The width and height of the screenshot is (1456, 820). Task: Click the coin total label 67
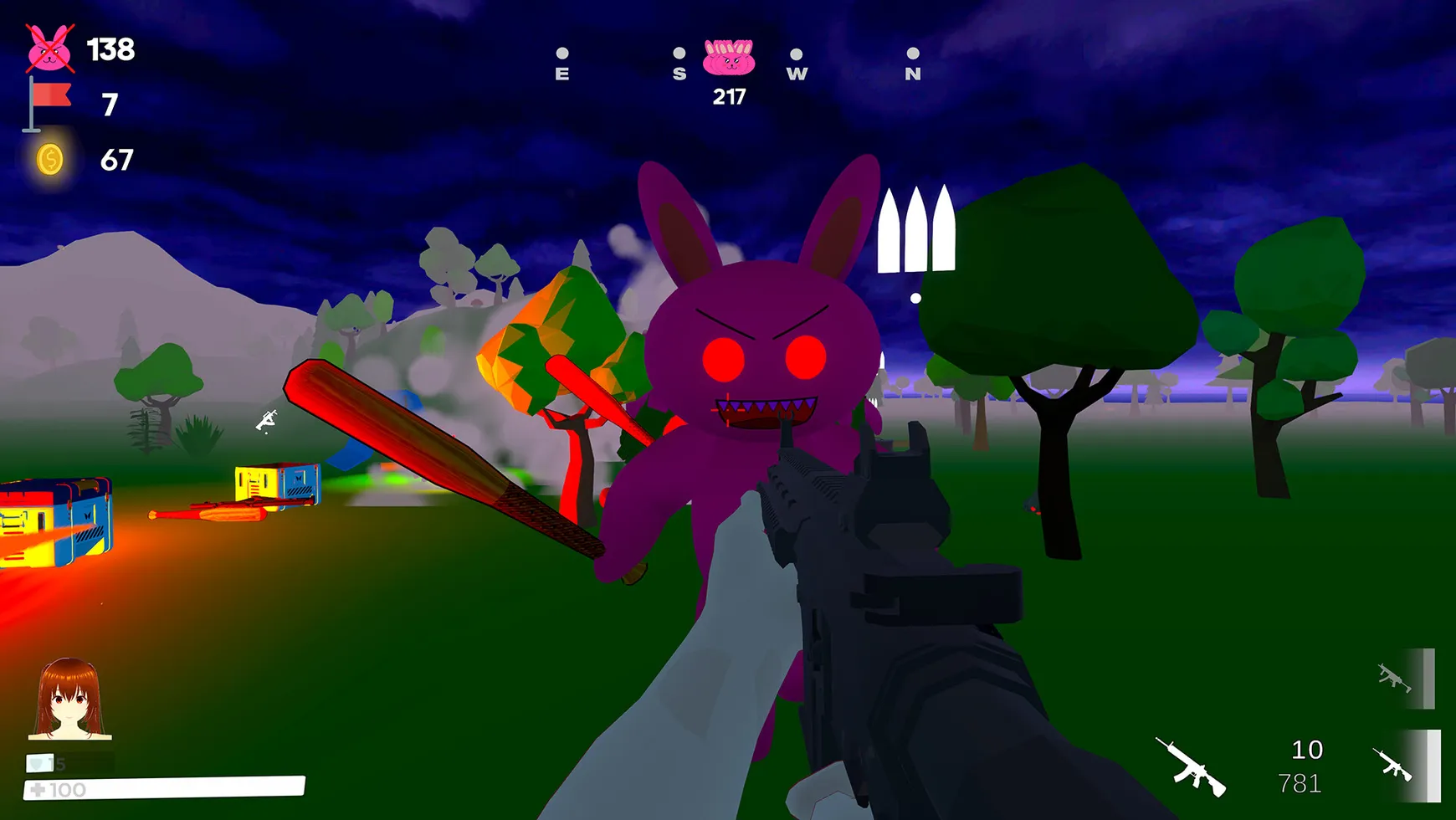tap(118, 159)
